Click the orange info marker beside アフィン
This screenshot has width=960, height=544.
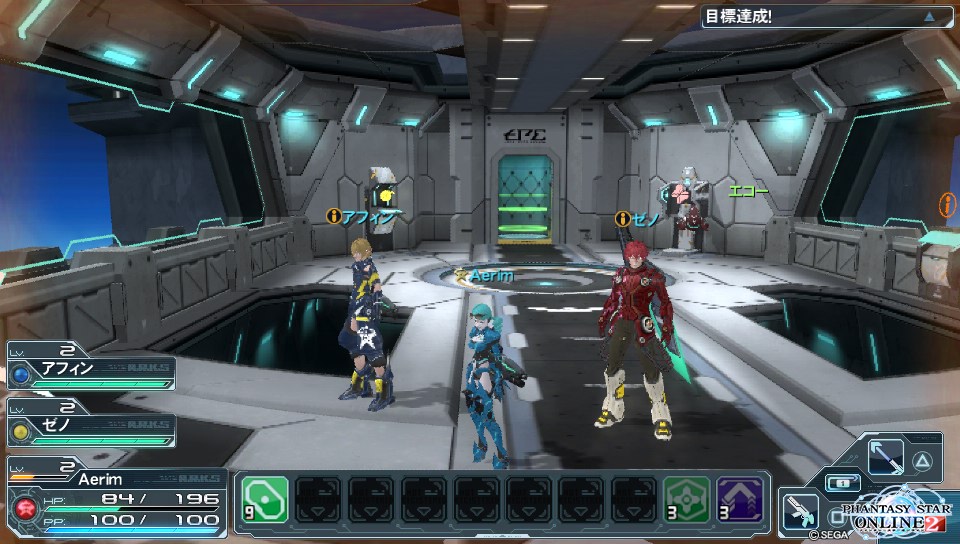pyautogui.click(x=333, y=216)
